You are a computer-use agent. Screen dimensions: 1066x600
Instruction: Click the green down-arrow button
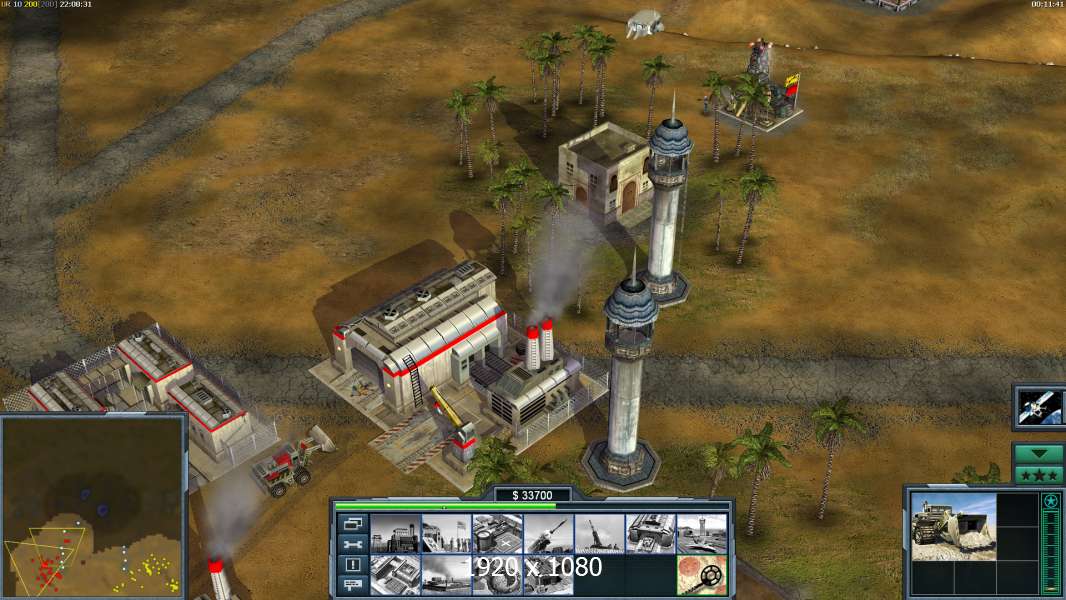[1038, 453]
